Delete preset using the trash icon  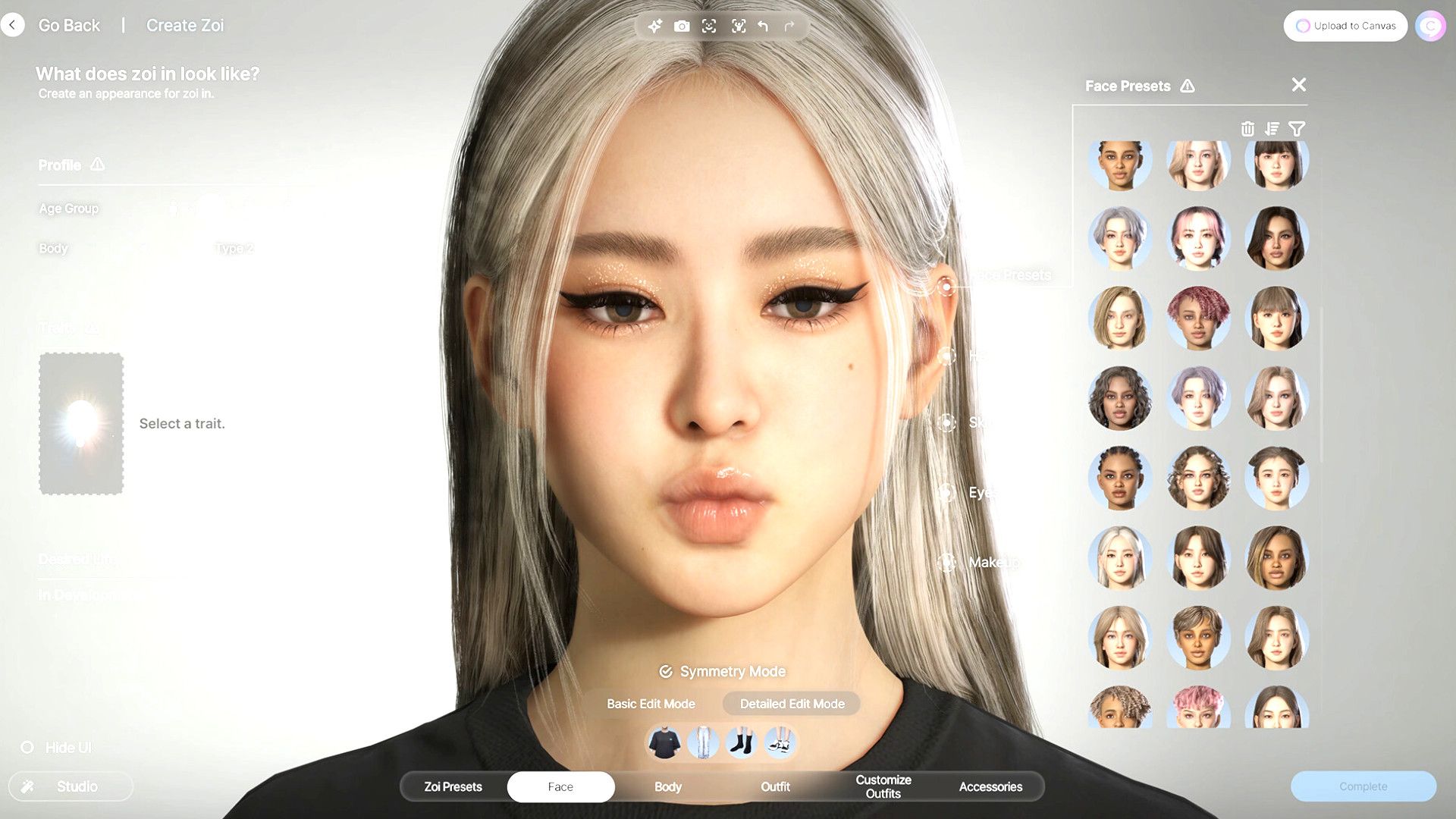click(1247, 129)
